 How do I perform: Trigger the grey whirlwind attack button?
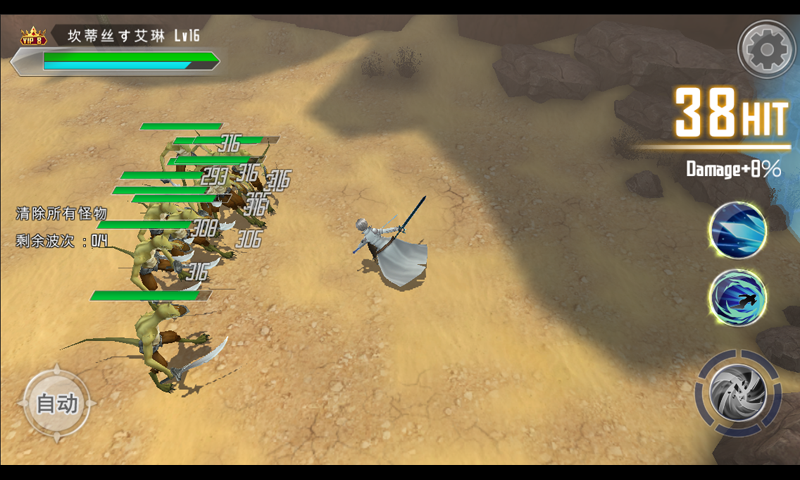tap(738, 393)
